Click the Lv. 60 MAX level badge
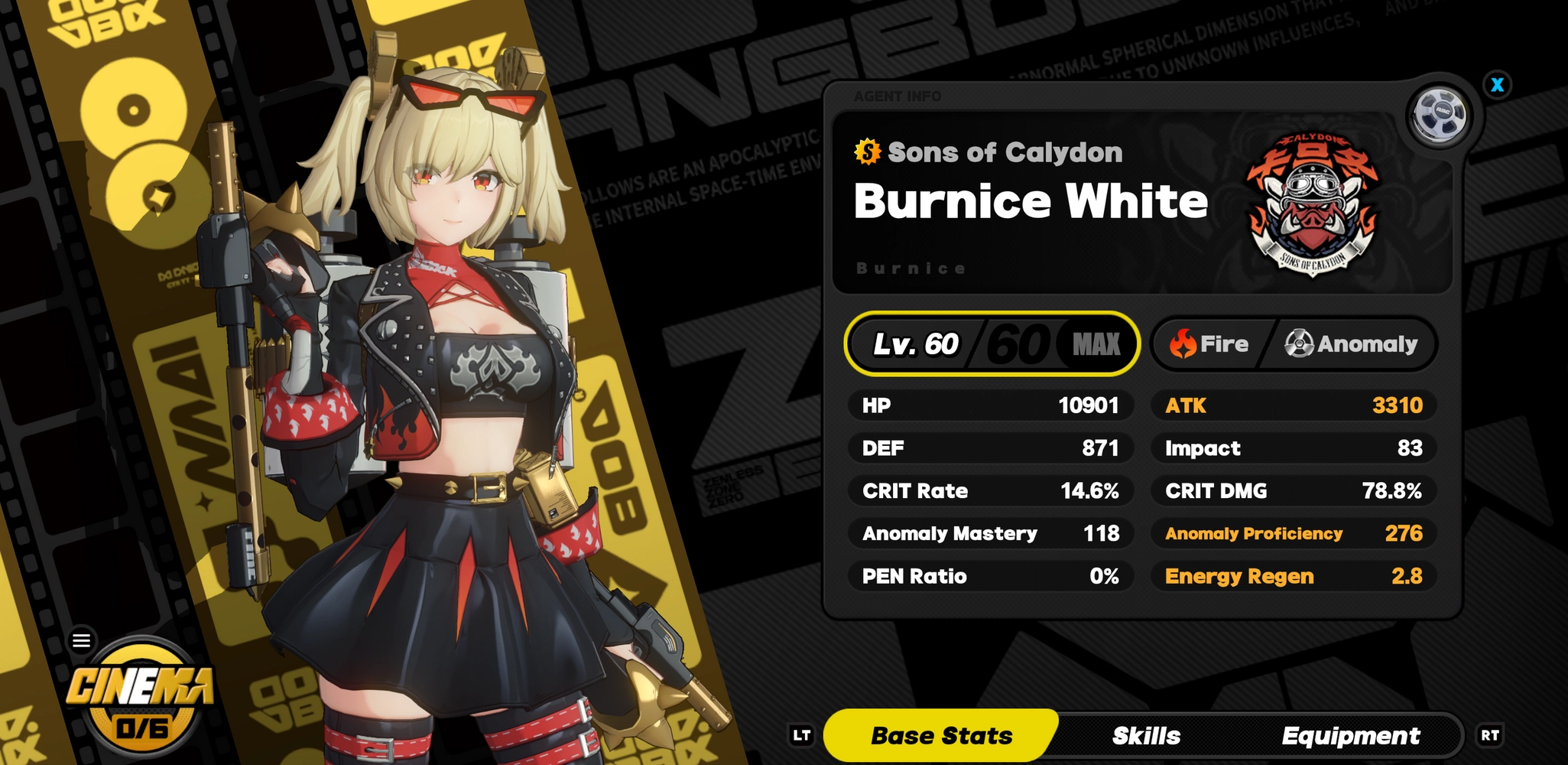1568x765 pixels. [992, 344]
